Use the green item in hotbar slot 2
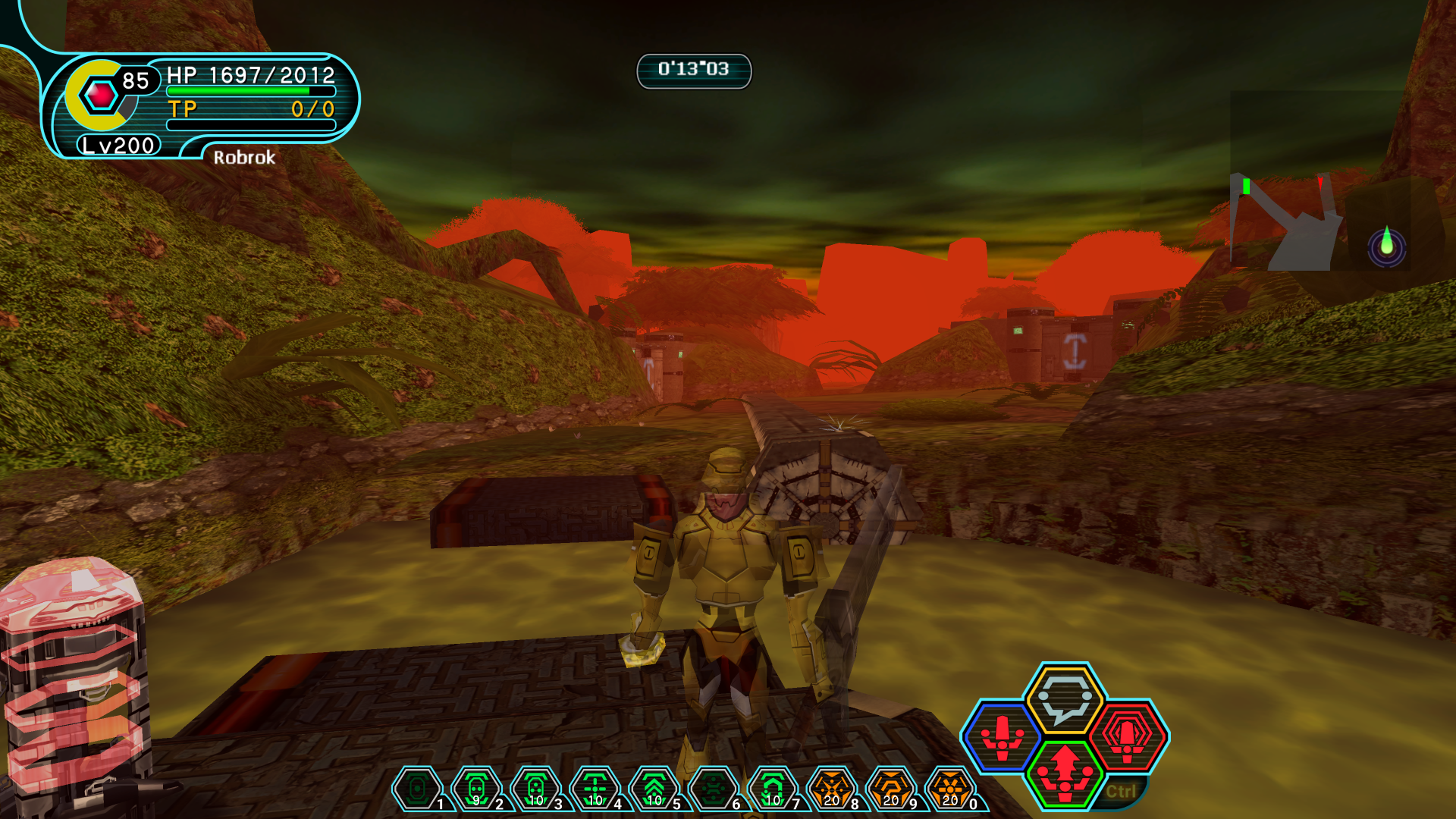1456x819 pixels. tap(475, 789)
